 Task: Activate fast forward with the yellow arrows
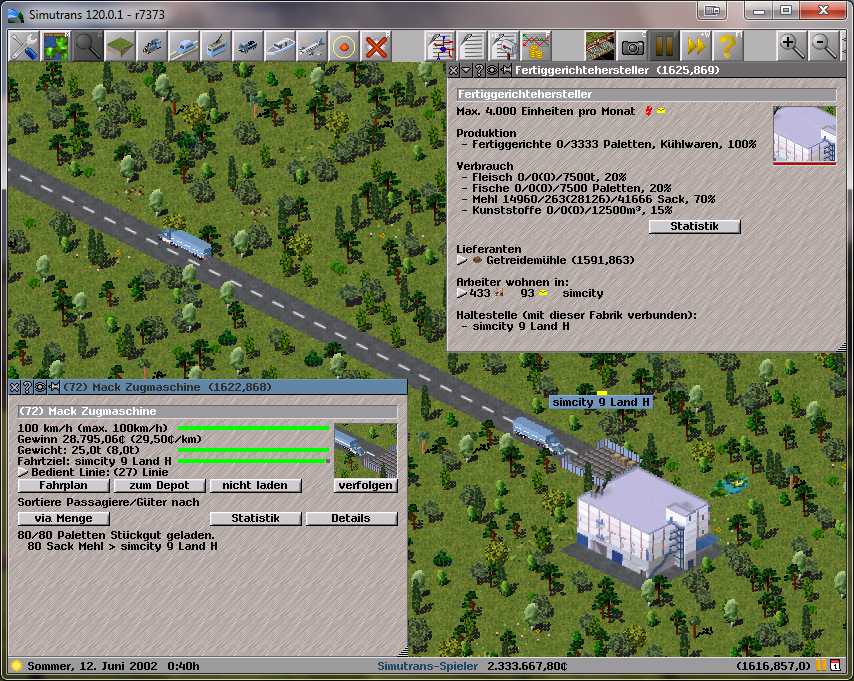(x=695, y=46)
